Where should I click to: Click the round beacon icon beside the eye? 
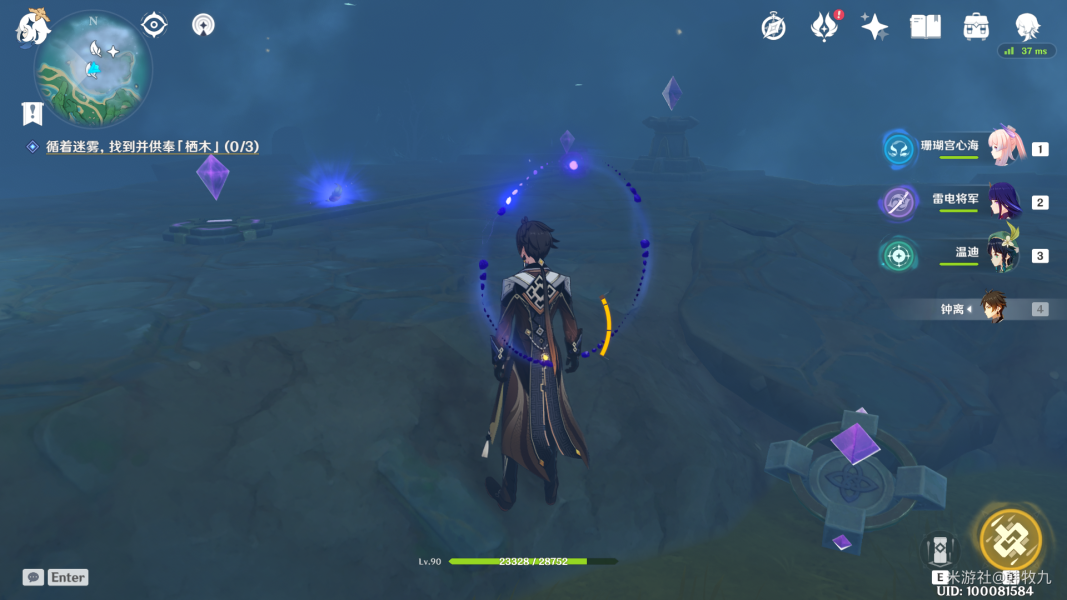click(x=203, y=25)
